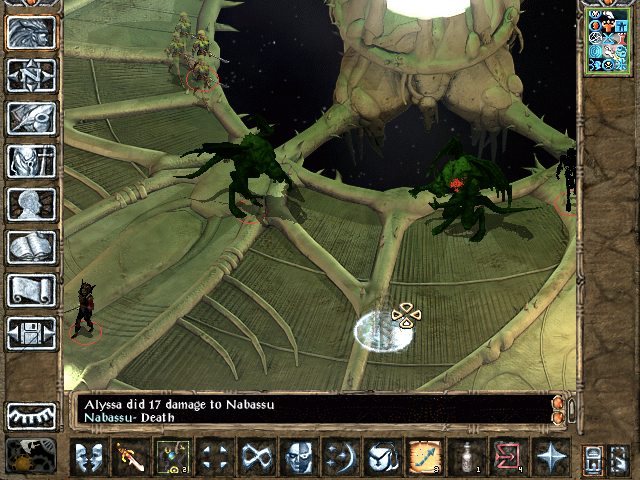Use the scroll quick item slot
640x480 pixels.
424,459
